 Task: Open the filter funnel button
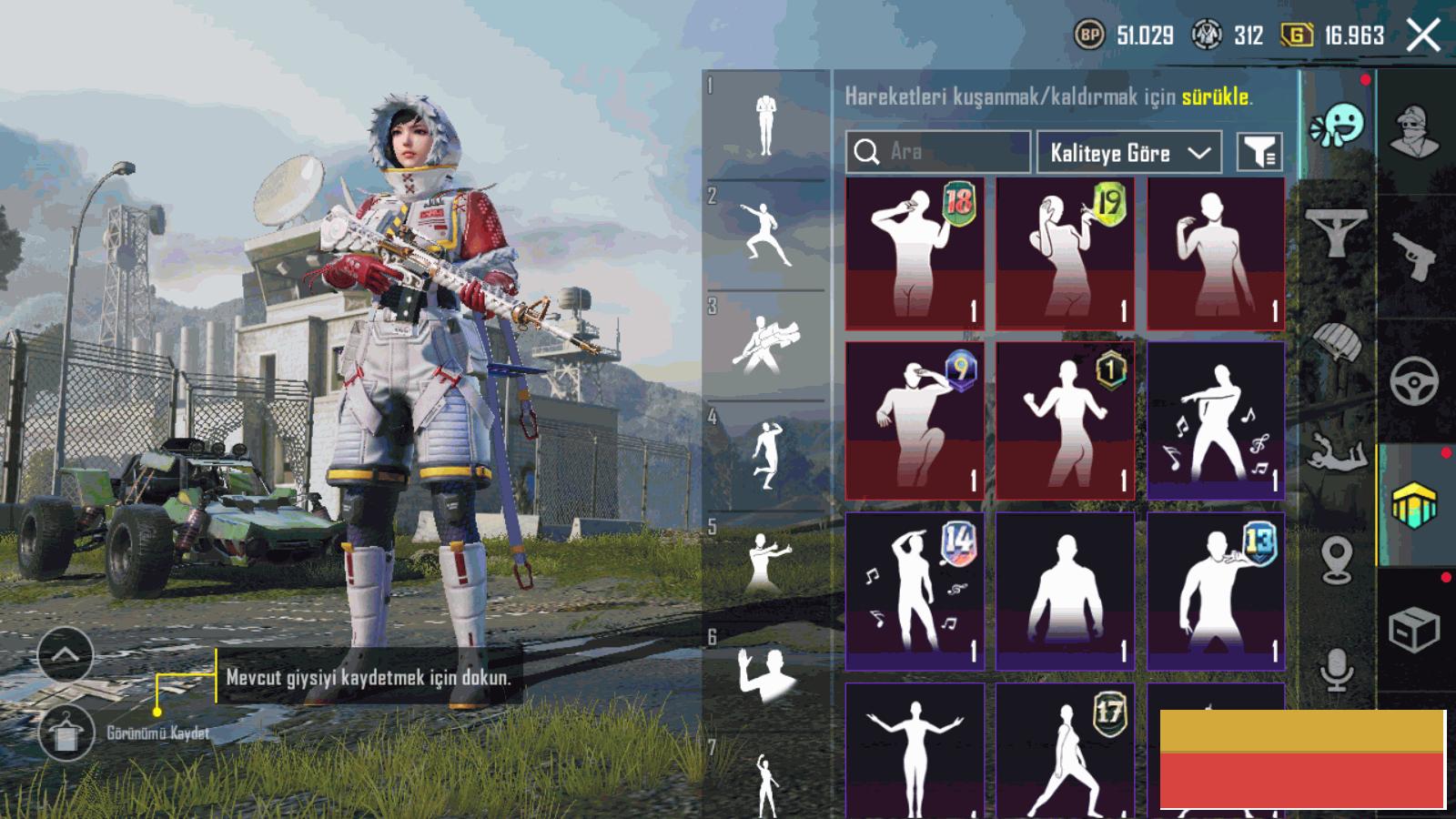pyautogui.click(x=1259, y=152)
